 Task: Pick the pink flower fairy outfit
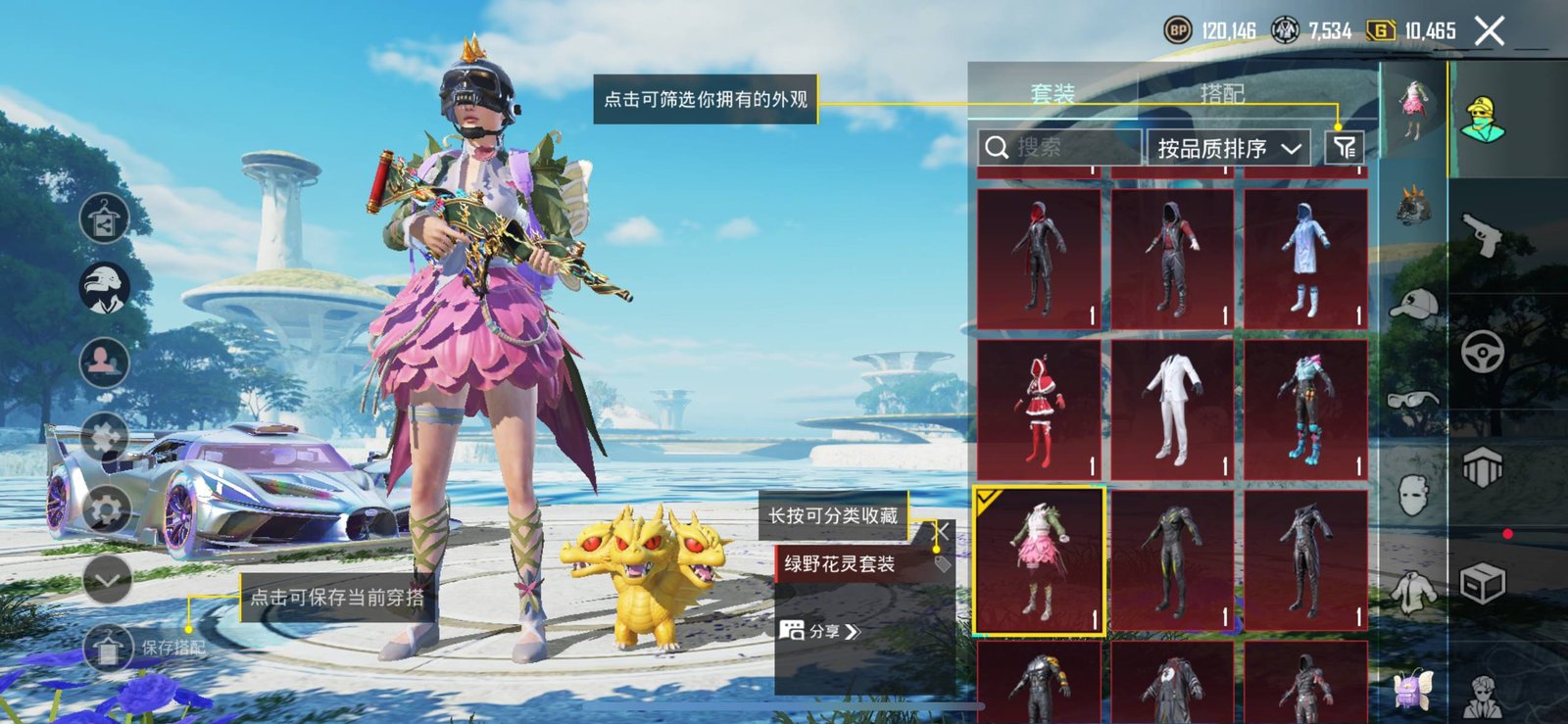click(x=1039, y=560)
